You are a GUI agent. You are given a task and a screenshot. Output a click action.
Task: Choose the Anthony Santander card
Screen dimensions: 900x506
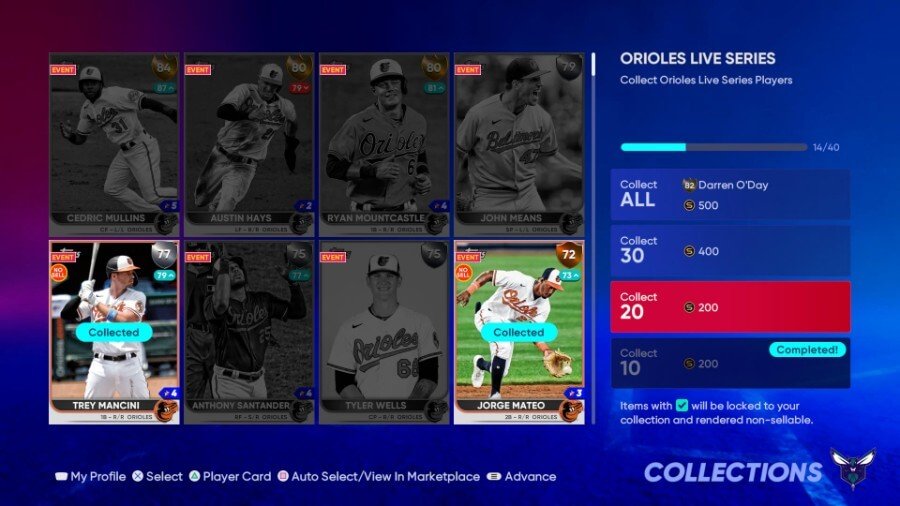[x=249, y=332]
